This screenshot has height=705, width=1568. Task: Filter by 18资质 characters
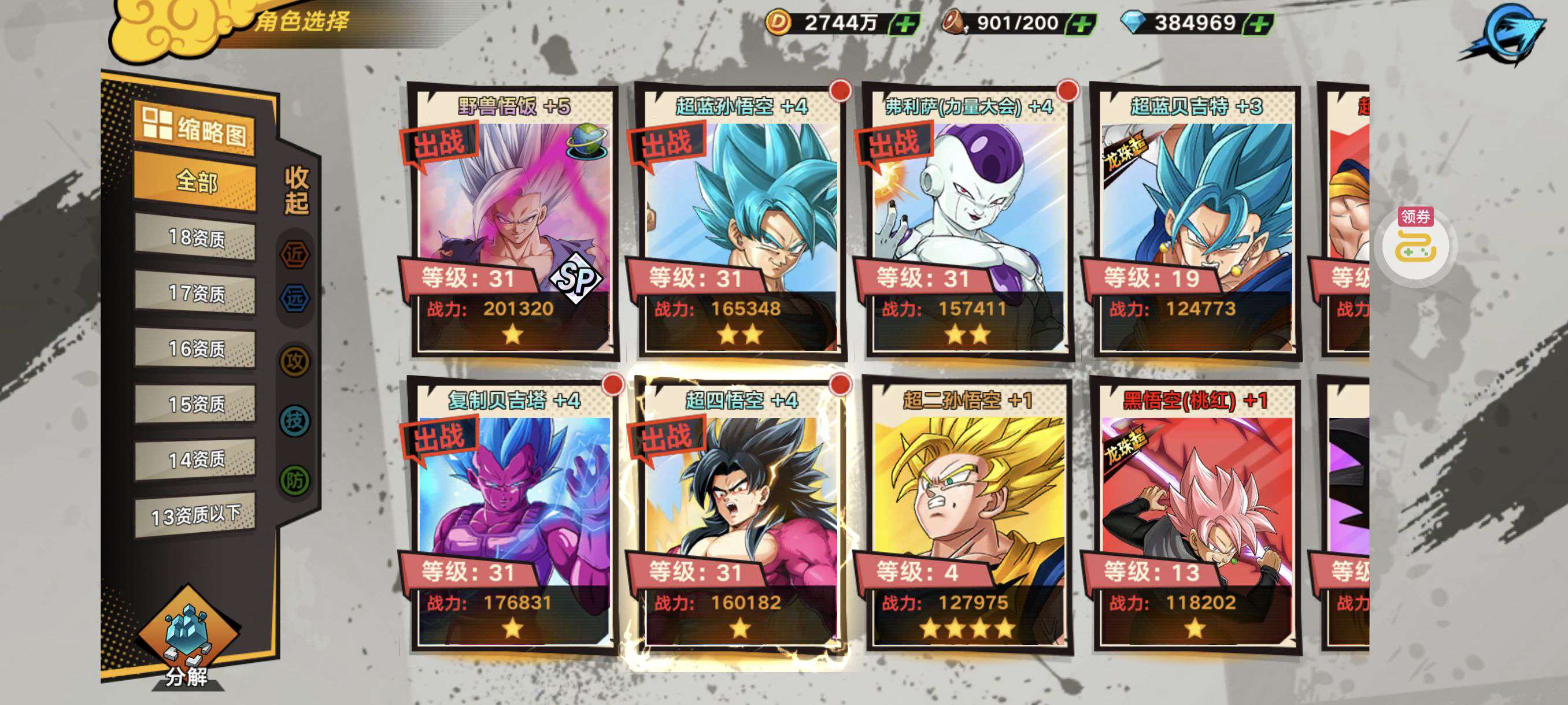[195, 238]
